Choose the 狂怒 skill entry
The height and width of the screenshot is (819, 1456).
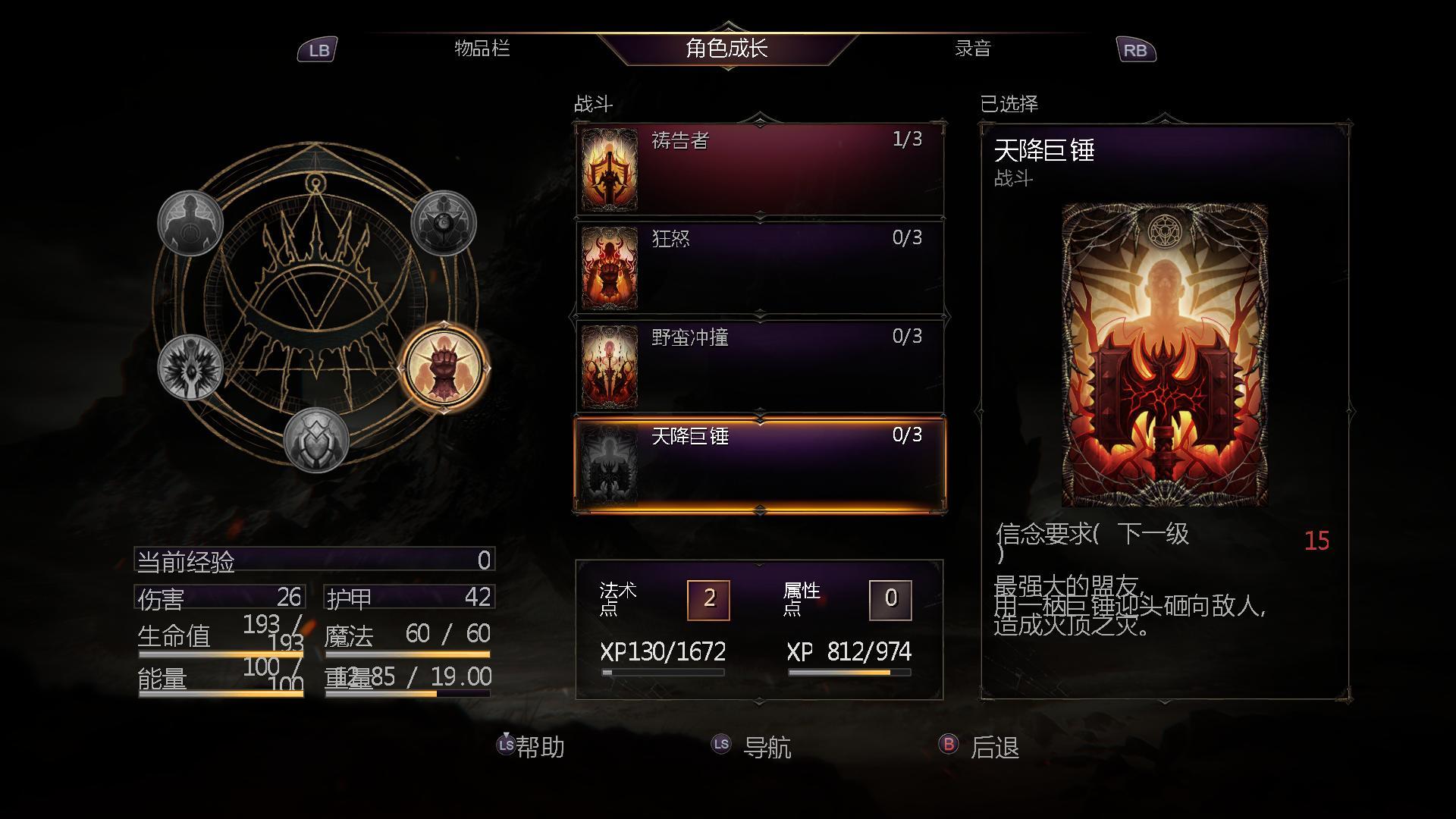pos(760,268)
